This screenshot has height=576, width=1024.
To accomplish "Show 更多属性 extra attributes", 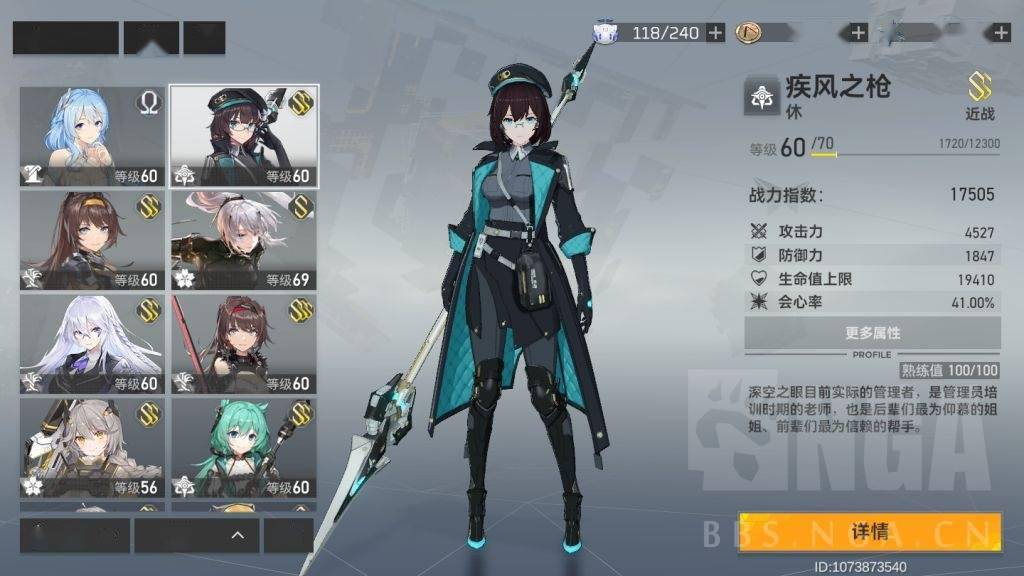I will [x=872, y=333].
